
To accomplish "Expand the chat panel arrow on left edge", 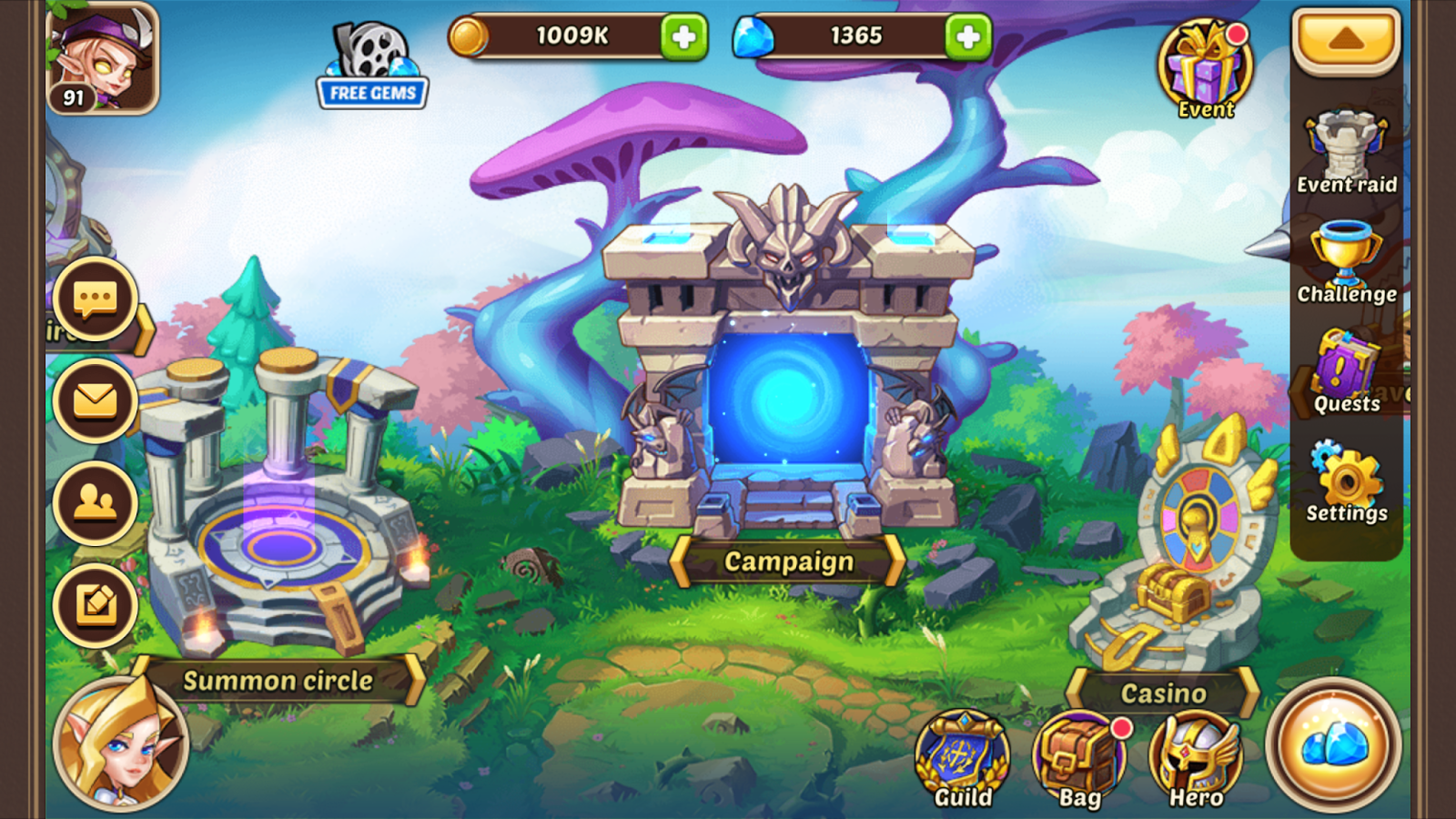I will tap(147, 330).
